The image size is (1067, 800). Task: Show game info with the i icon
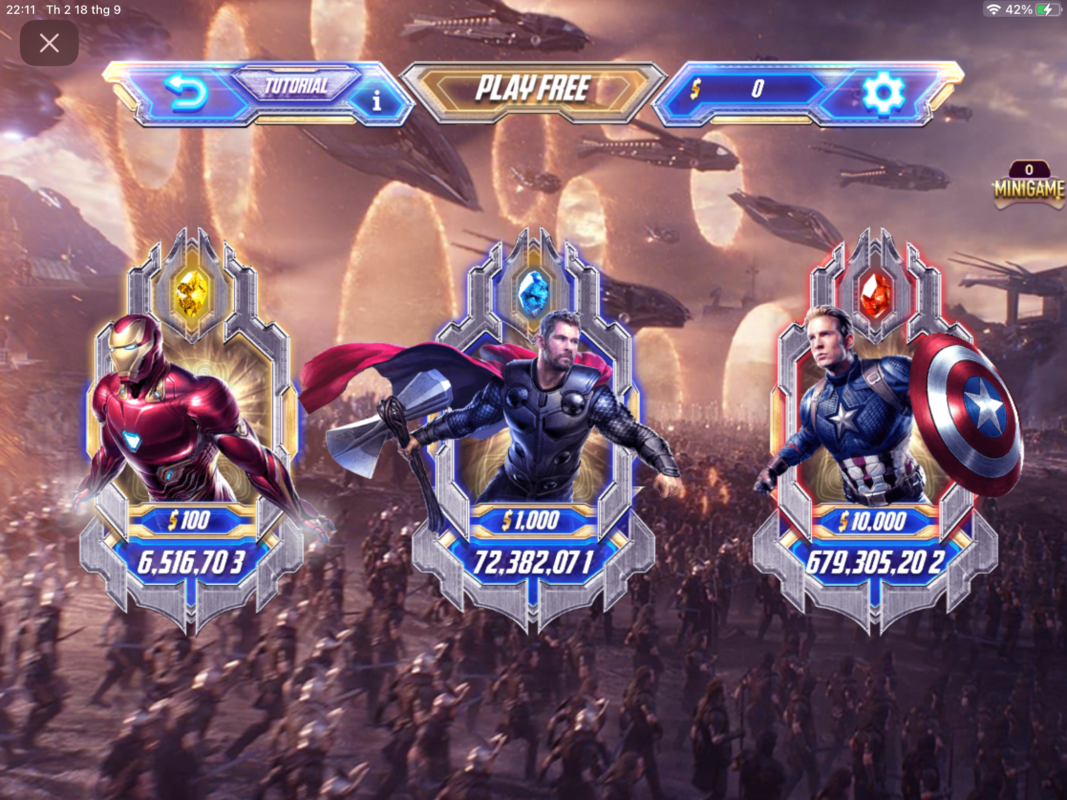point(377,100)
